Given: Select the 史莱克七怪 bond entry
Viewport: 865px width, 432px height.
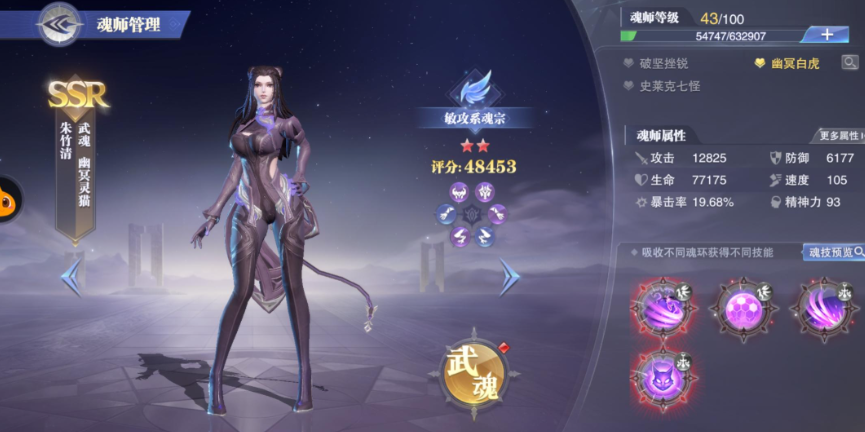Looking at the screenshot, I should [668, 86].
